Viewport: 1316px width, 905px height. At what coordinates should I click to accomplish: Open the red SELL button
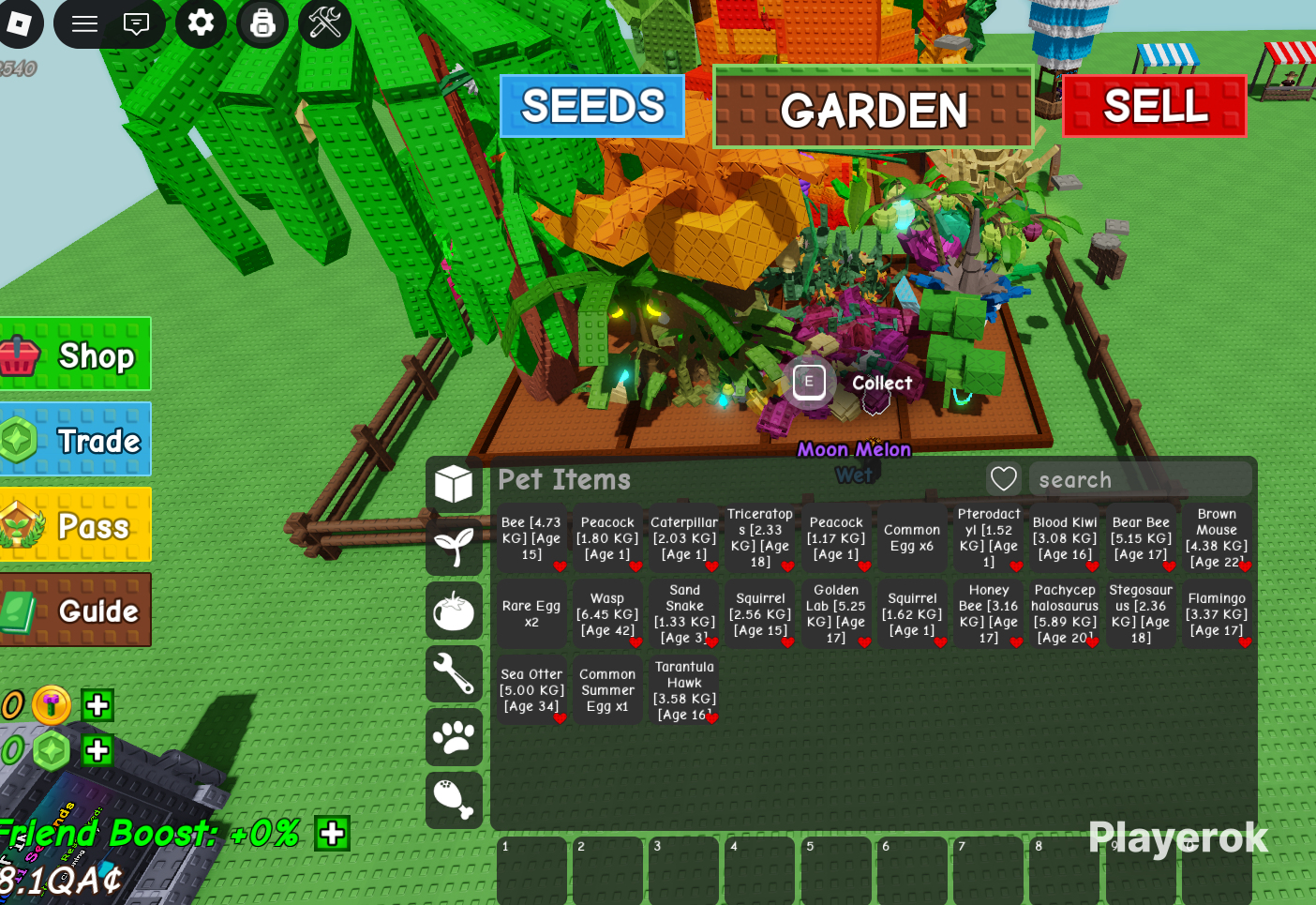pos(1155,106)
